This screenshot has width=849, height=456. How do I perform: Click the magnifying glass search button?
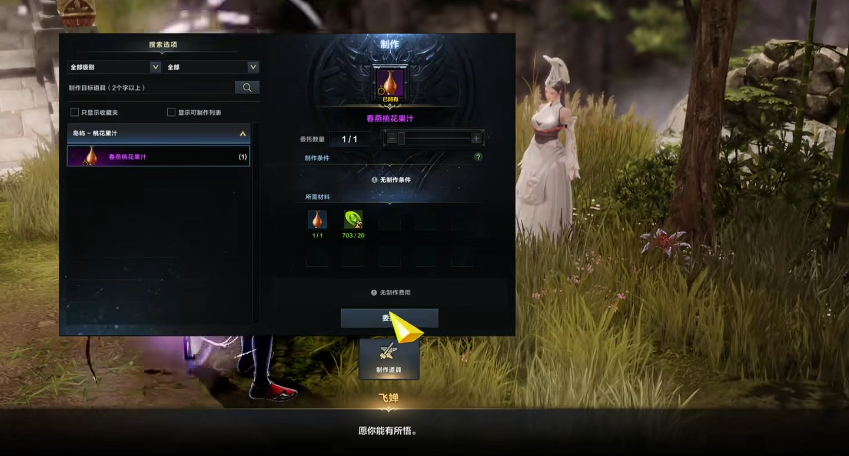247,88
